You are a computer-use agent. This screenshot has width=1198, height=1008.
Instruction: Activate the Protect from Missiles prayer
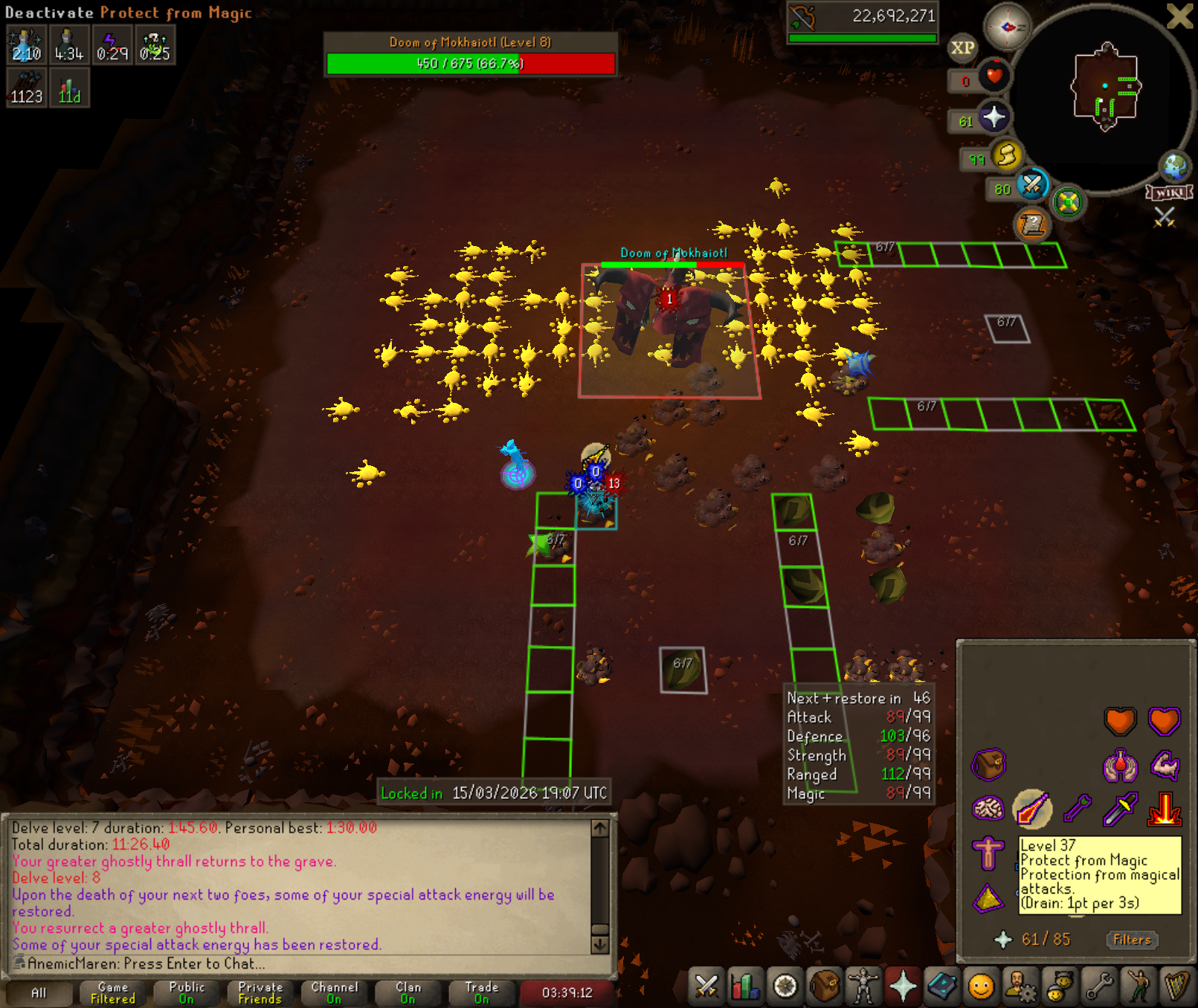[1077, 809]
